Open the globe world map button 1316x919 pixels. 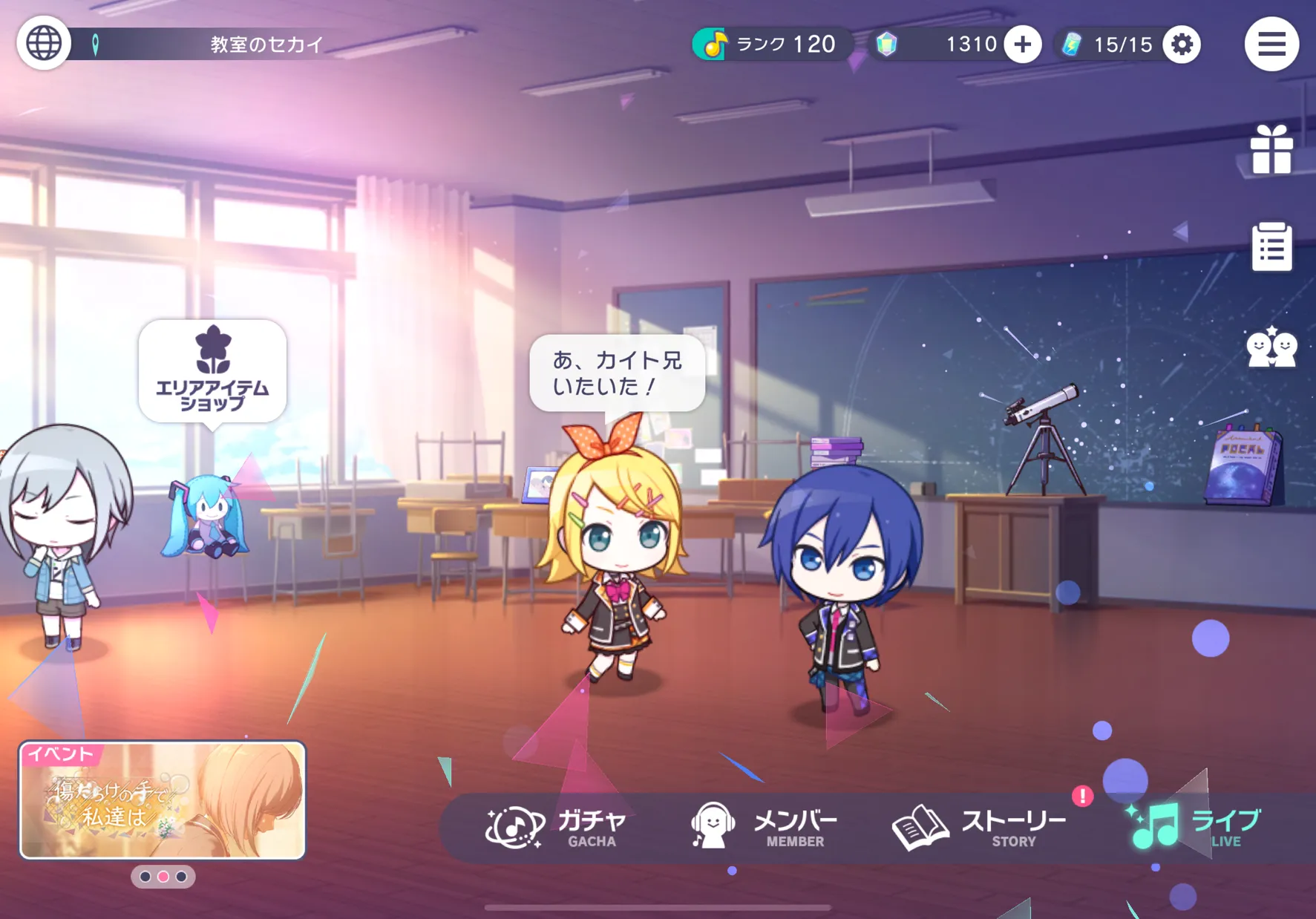[x=44, y=44]
